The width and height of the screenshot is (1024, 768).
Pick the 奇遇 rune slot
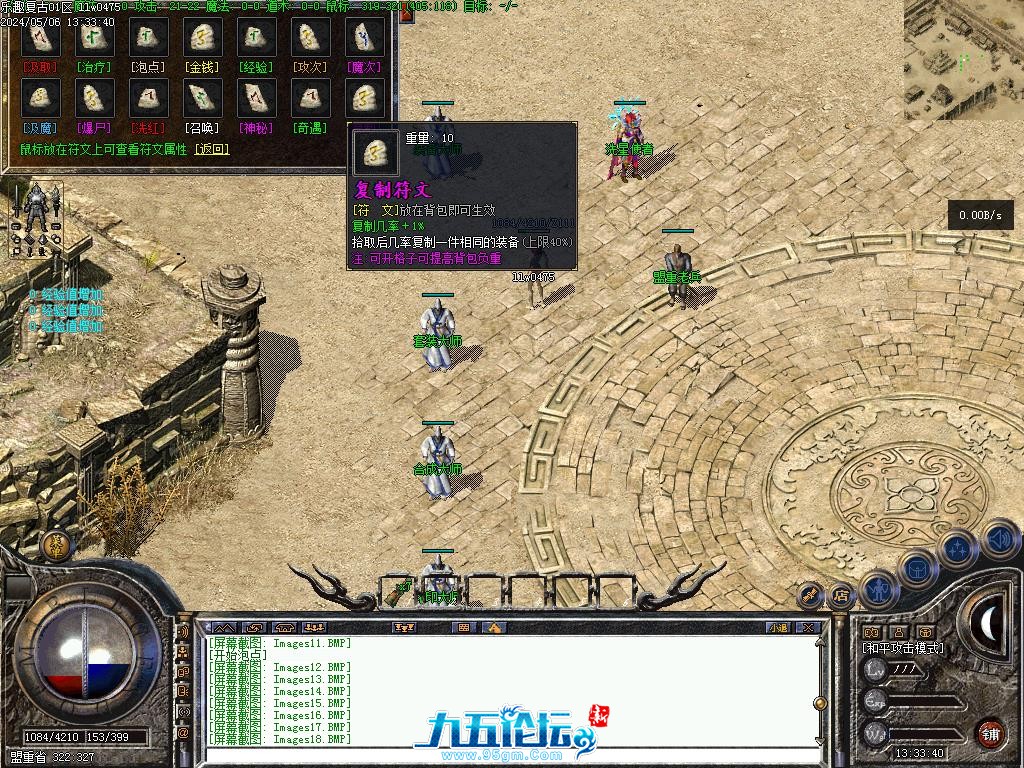(x=311, y=98)
